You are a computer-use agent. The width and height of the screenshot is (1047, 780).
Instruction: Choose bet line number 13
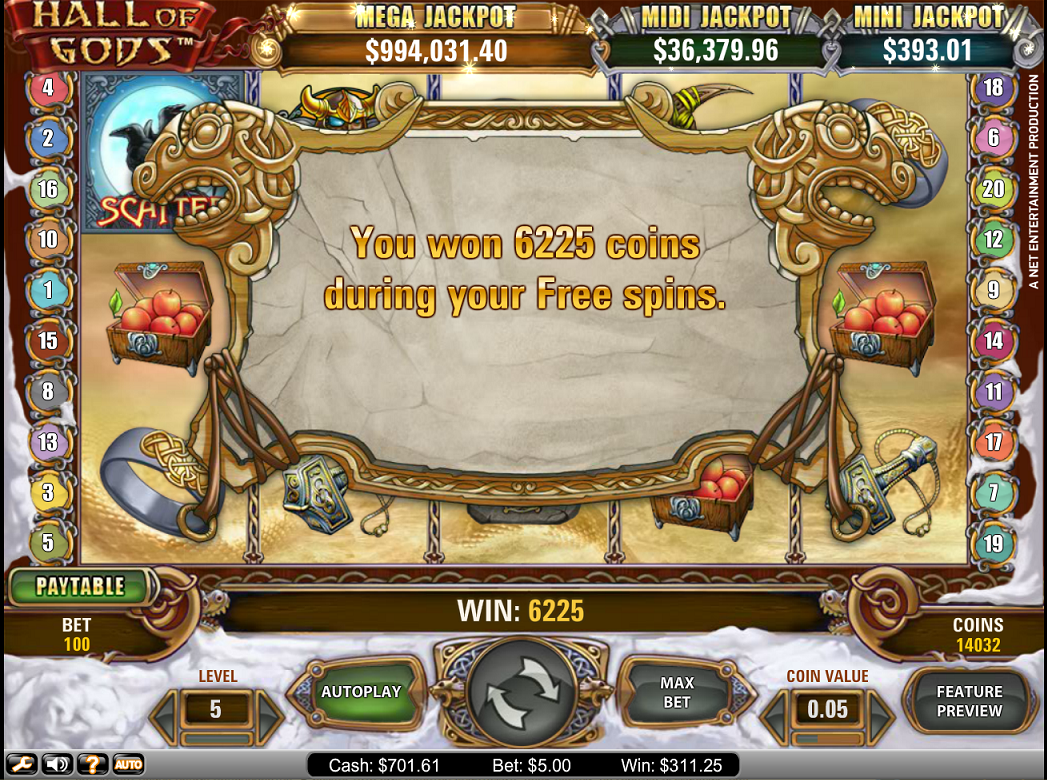click(47, 441)
